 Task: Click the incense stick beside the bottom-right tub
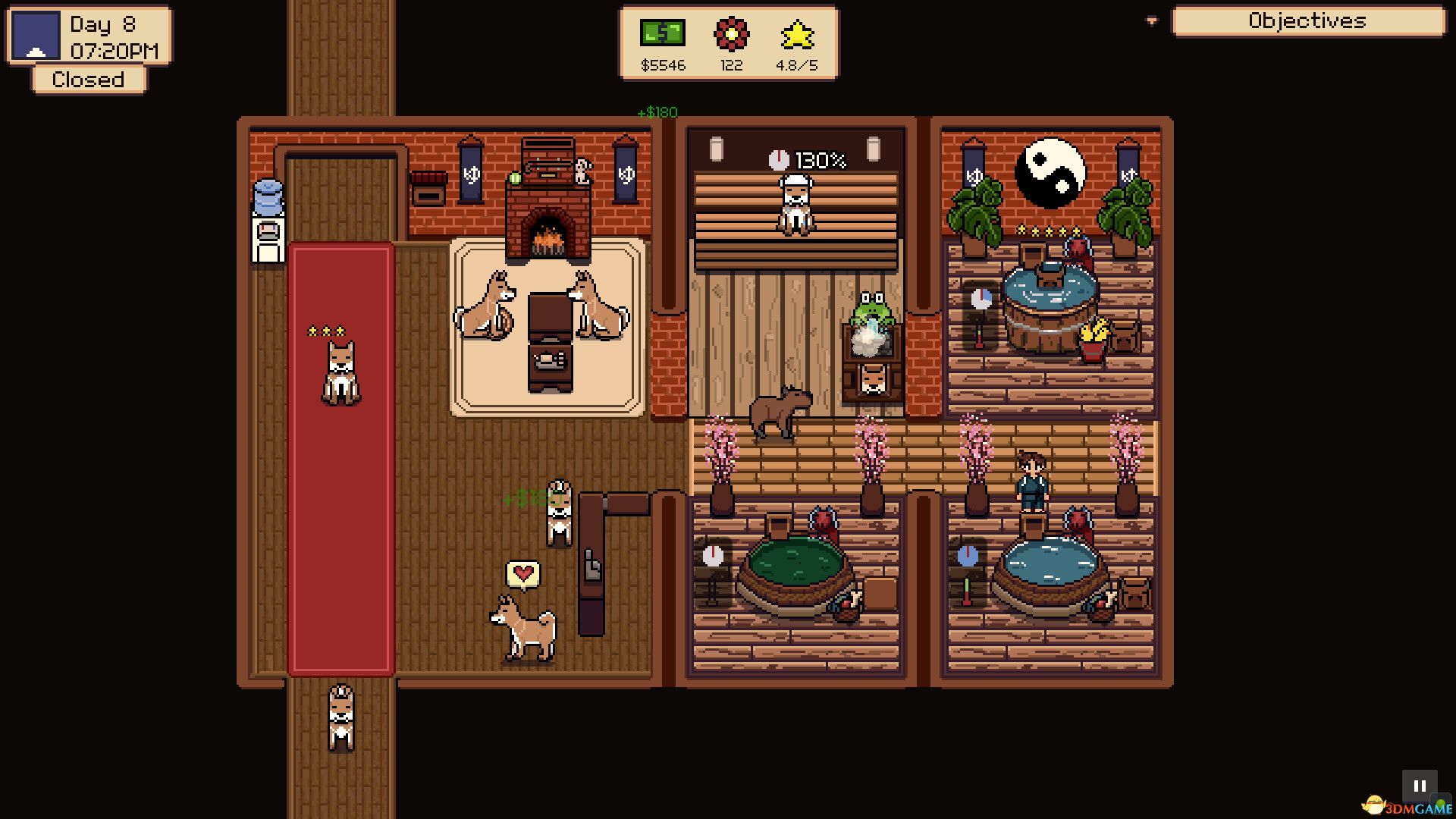[967, 590]
